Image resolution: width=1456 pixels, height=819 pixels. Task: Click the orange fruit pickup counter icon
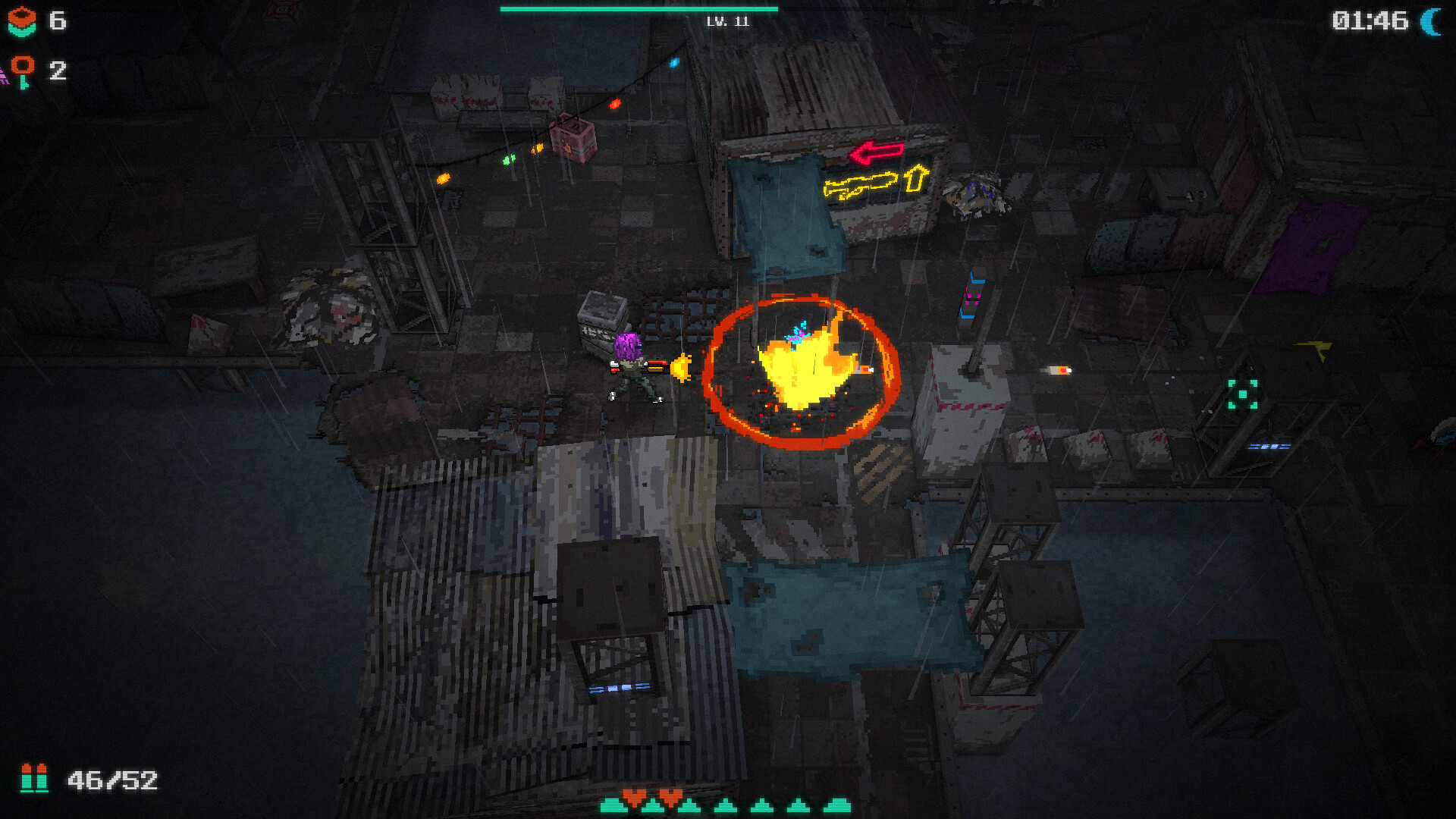[x=21, y=20]
